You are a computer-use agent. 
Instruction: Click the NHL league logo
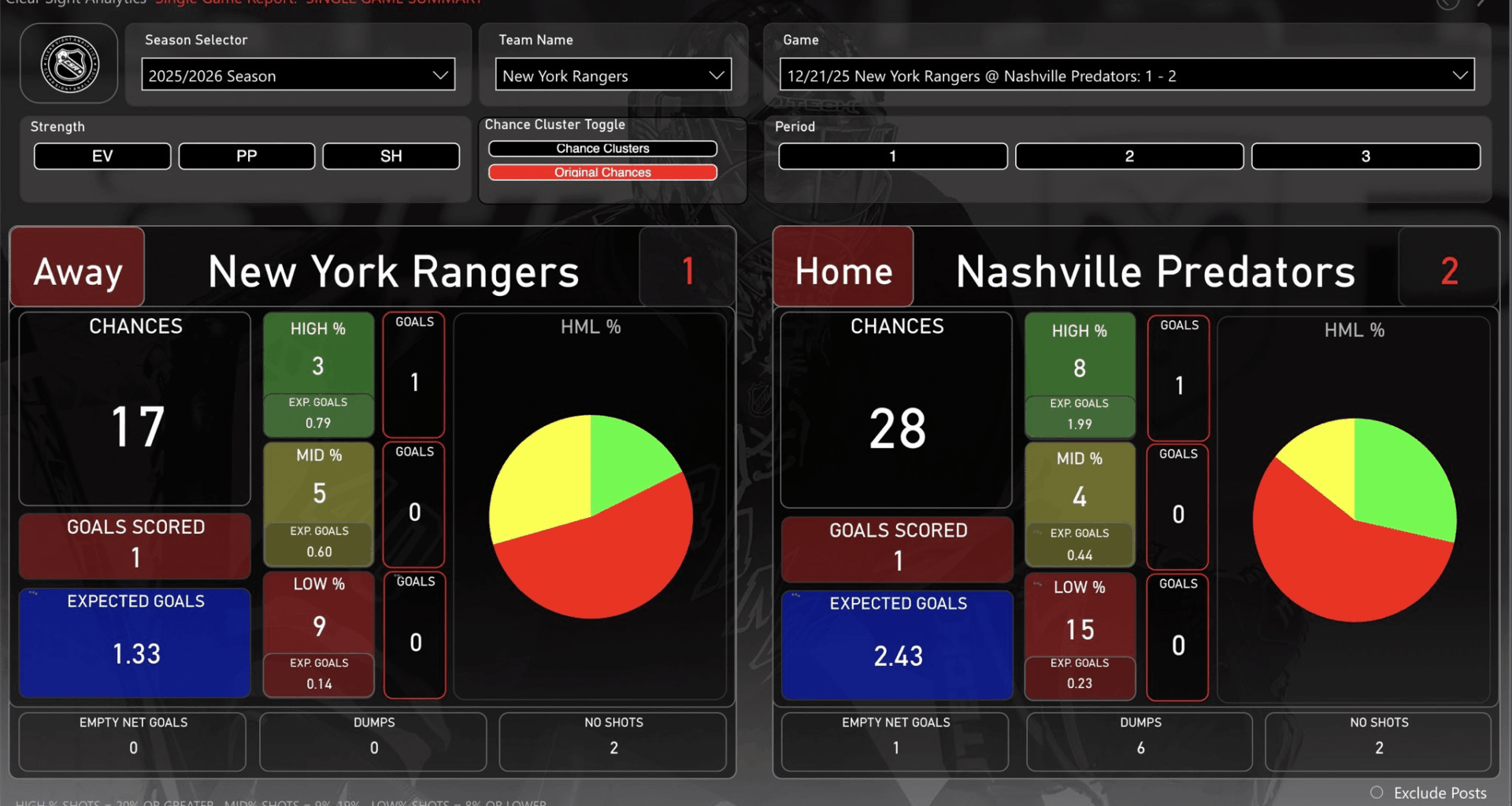coord(69,63)
